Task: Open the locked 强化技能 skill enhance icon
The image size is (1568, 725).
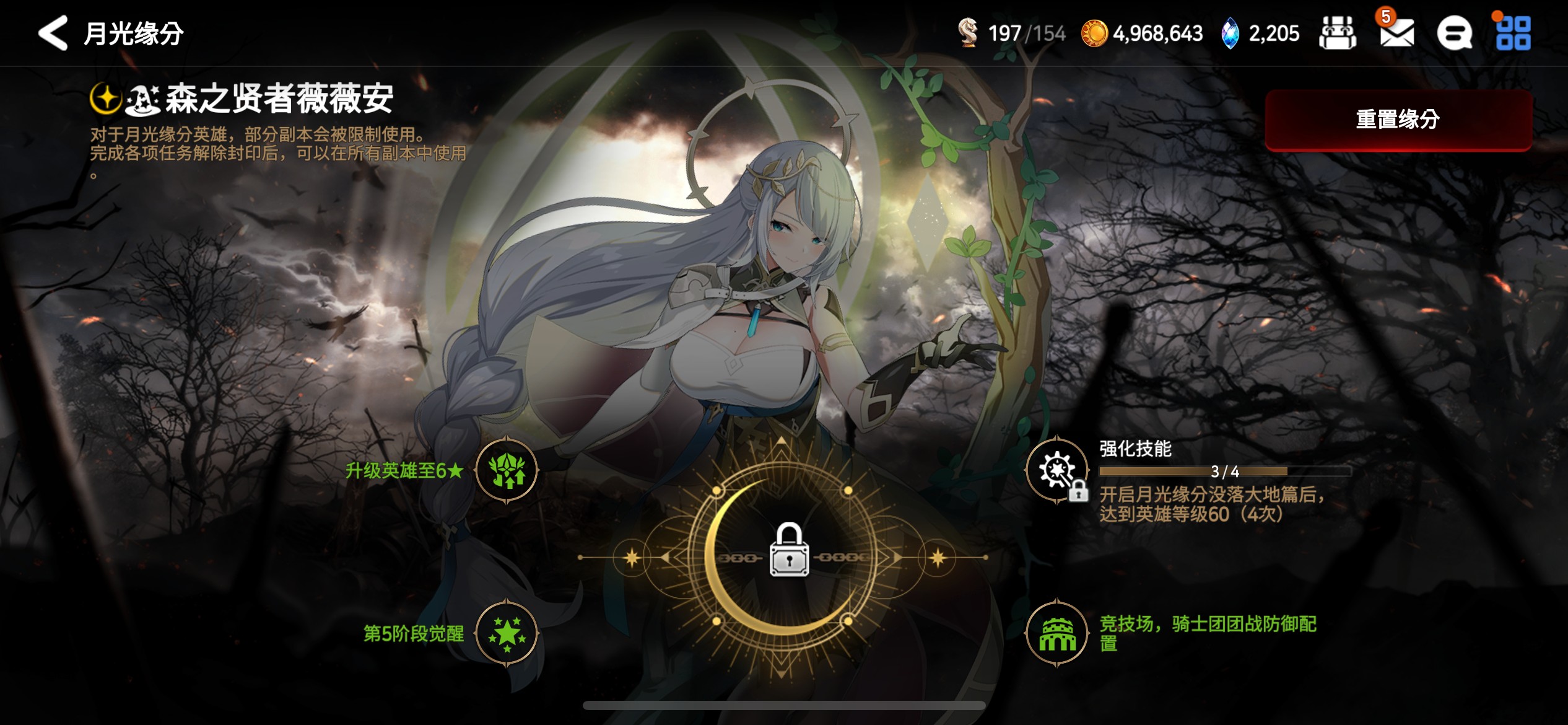Action: (x=1057, y=471)
